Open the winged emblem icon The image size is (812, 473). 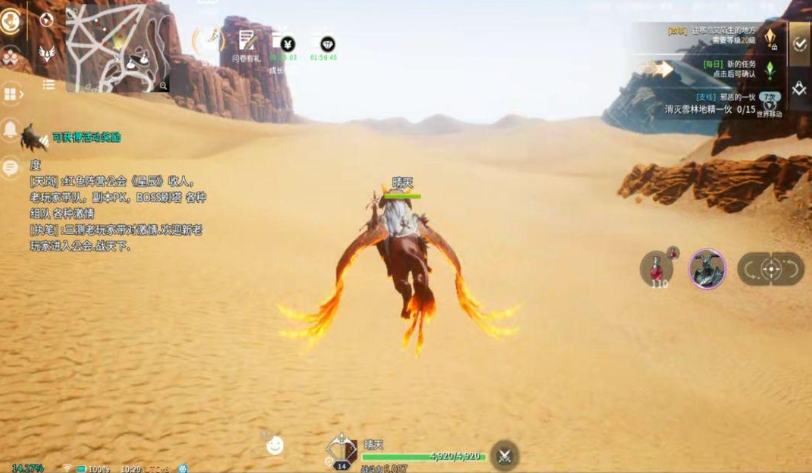(x=46, y=53)
